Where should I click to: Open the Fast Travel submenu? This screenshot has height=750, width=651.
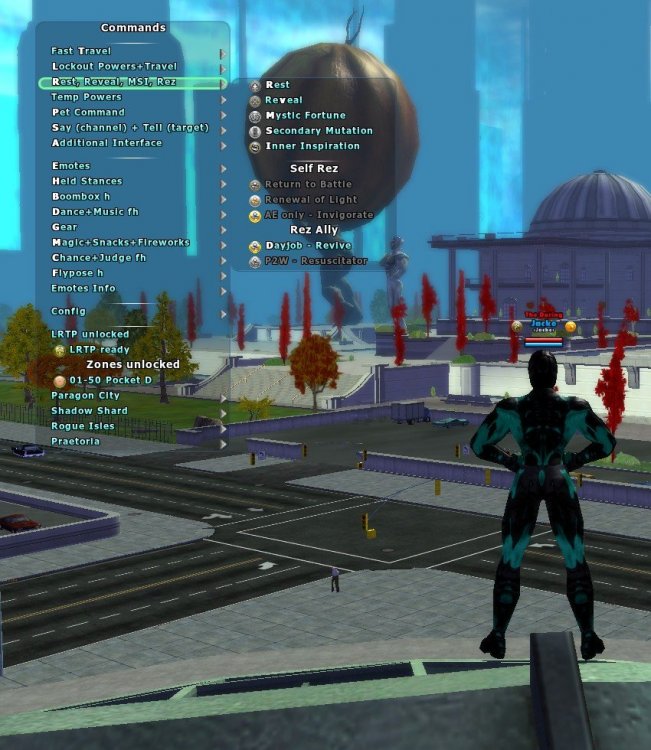click(82, 51)
